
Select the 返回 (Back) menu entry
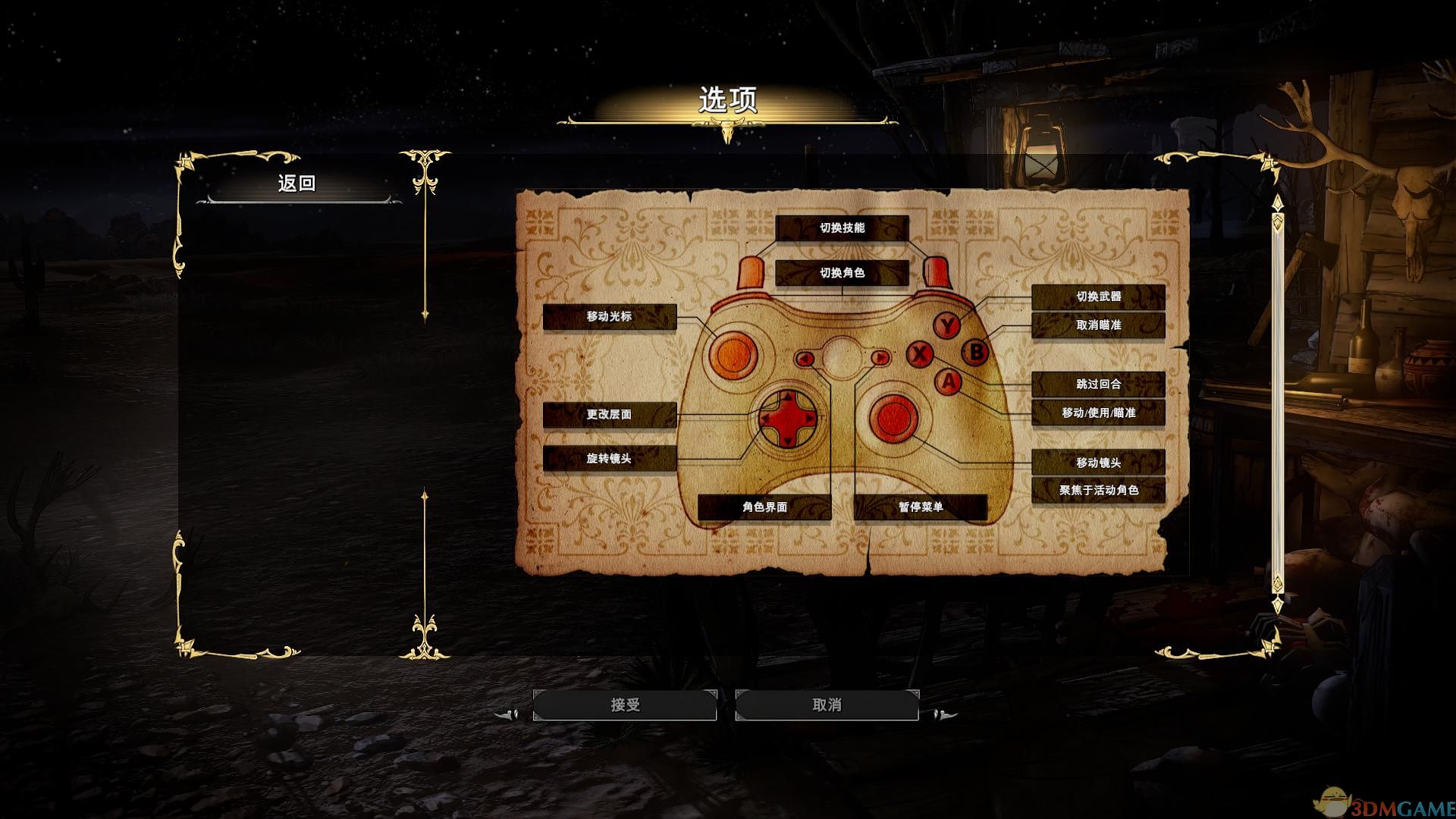click(297, 184)
